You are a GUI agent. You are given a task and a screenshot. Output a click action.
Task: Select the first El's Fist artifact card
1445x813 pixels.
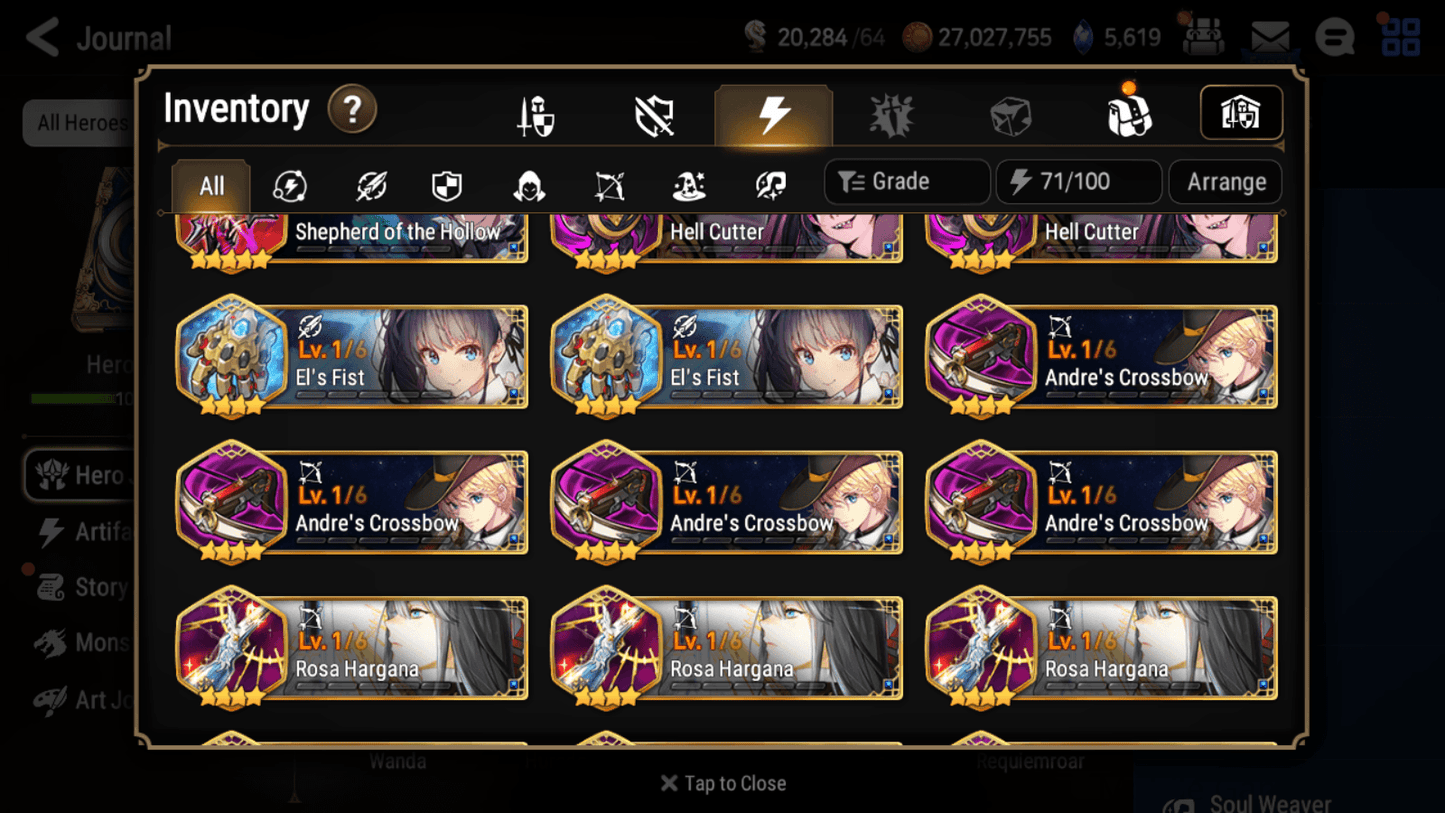tap(352, 358)
